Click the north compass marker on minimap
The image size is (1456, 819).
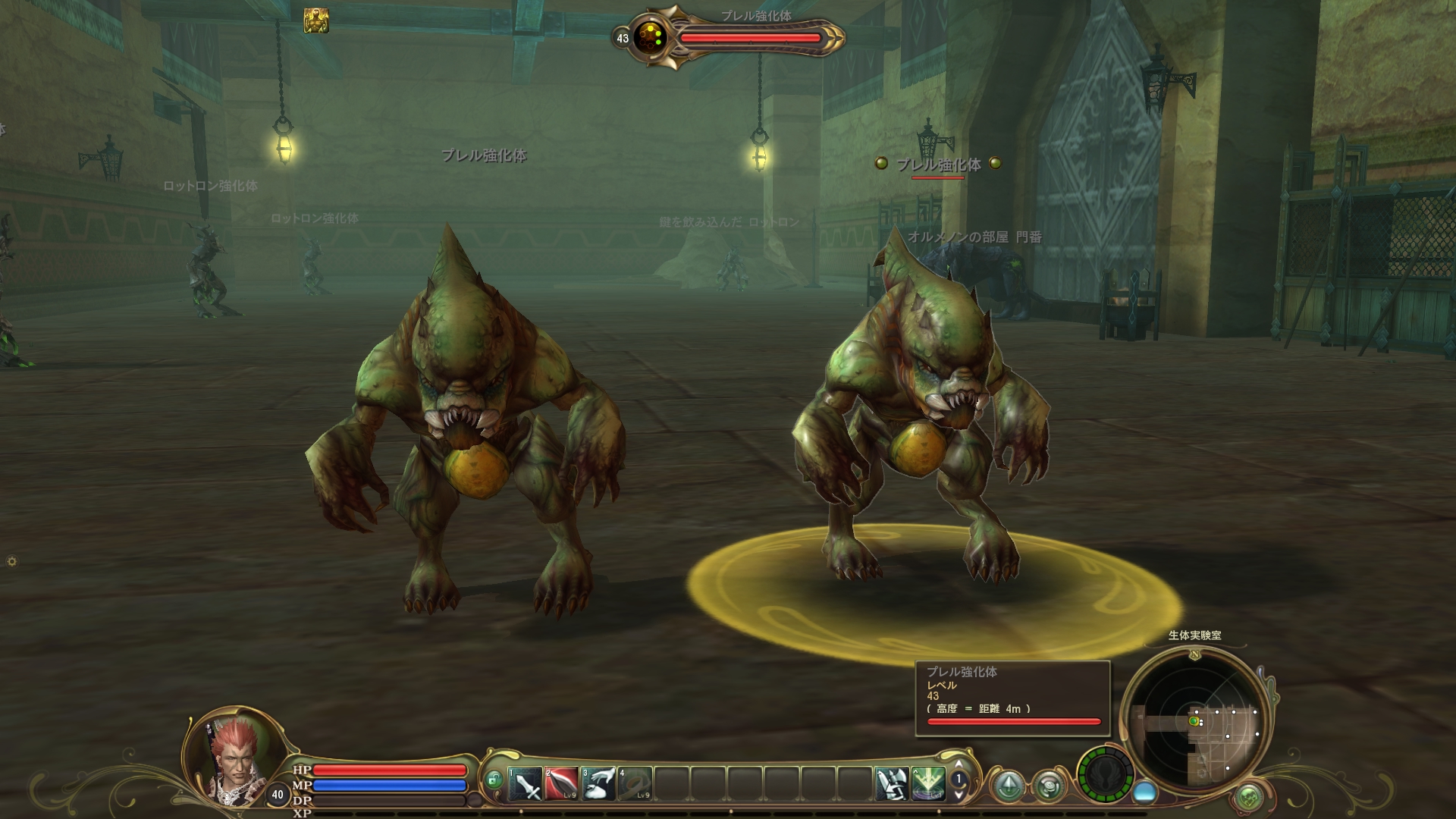coord(1195,654)
